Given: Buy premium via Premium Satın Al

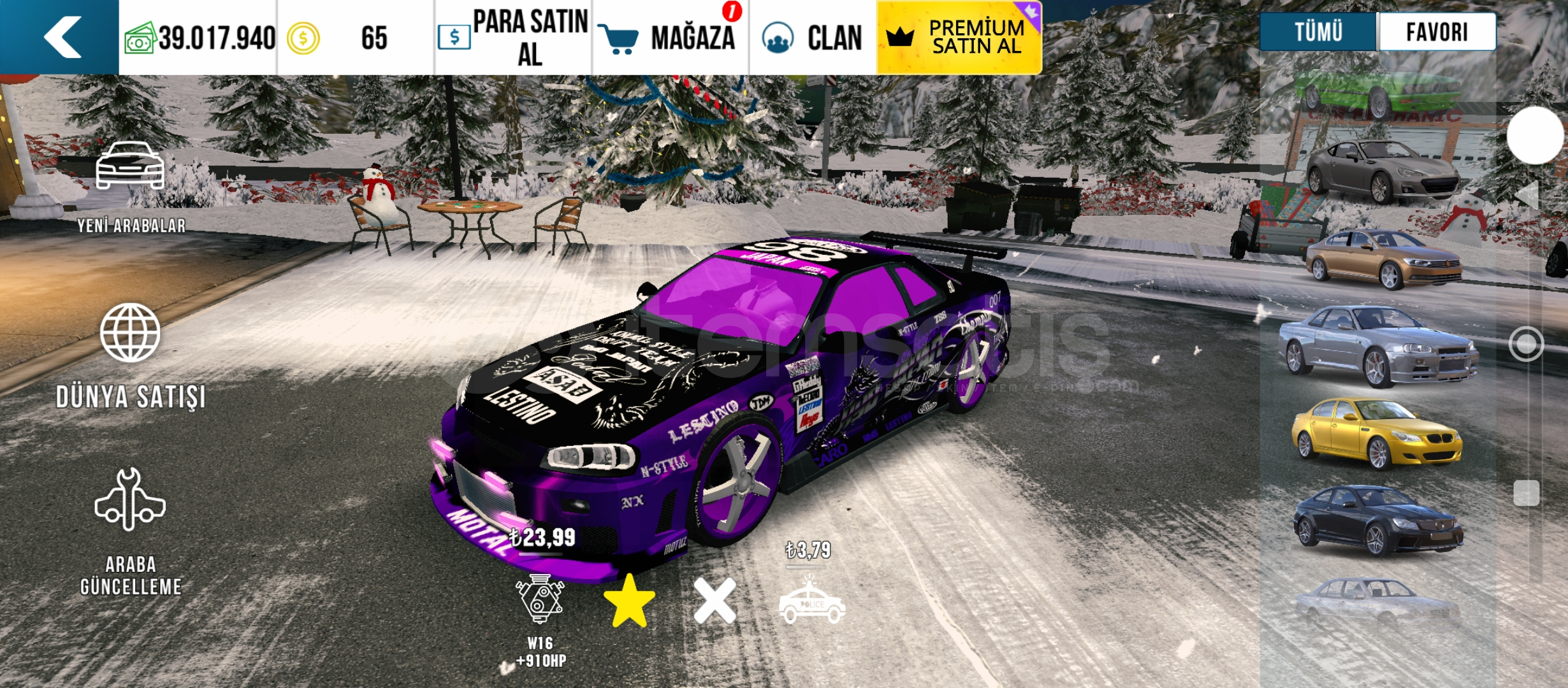Looking at the screenshot, I should tap(959, 38).
